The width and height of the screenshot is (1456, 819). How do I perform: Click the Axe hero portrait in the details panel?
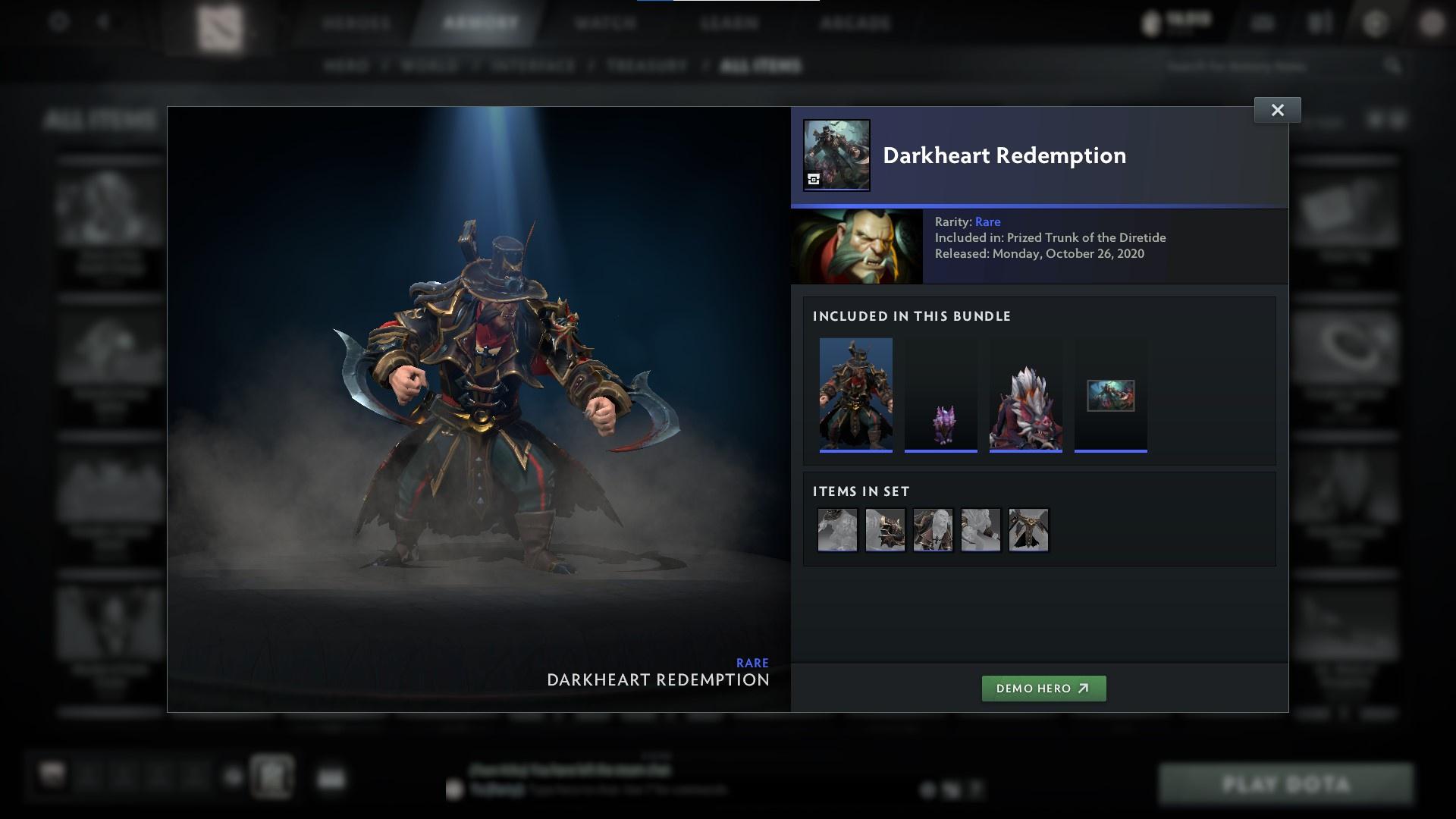point(857,246)
